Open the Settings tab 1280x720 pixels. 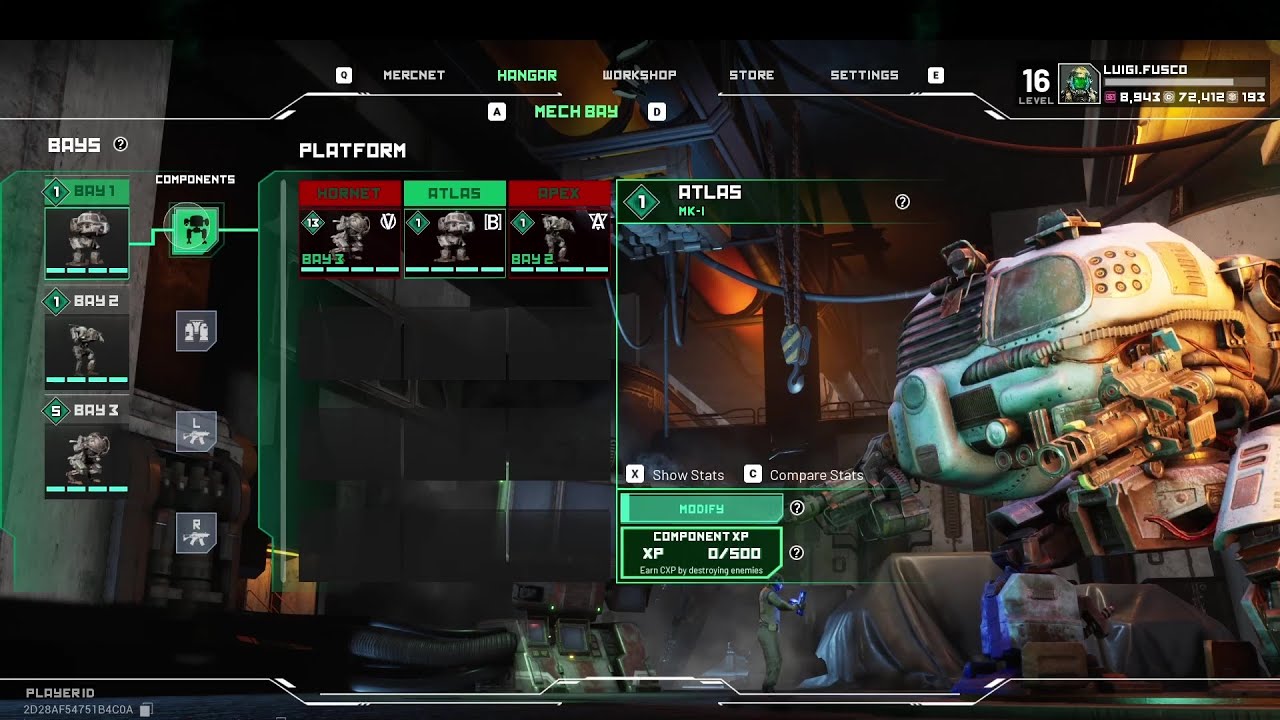point(864,75)
